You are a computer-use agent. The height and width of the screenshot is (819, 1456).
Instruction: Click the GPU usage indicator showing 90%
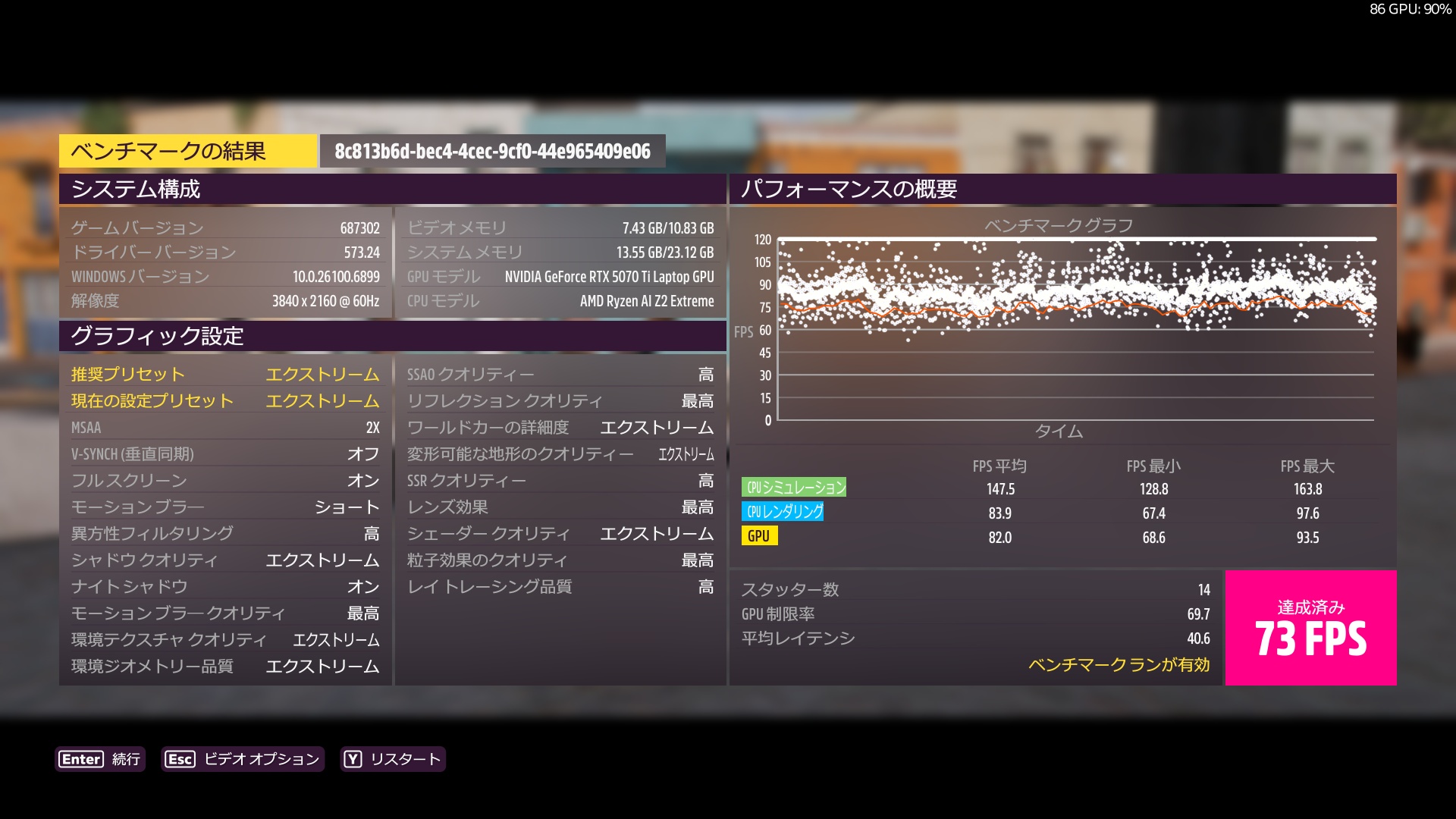point(1412,9)
